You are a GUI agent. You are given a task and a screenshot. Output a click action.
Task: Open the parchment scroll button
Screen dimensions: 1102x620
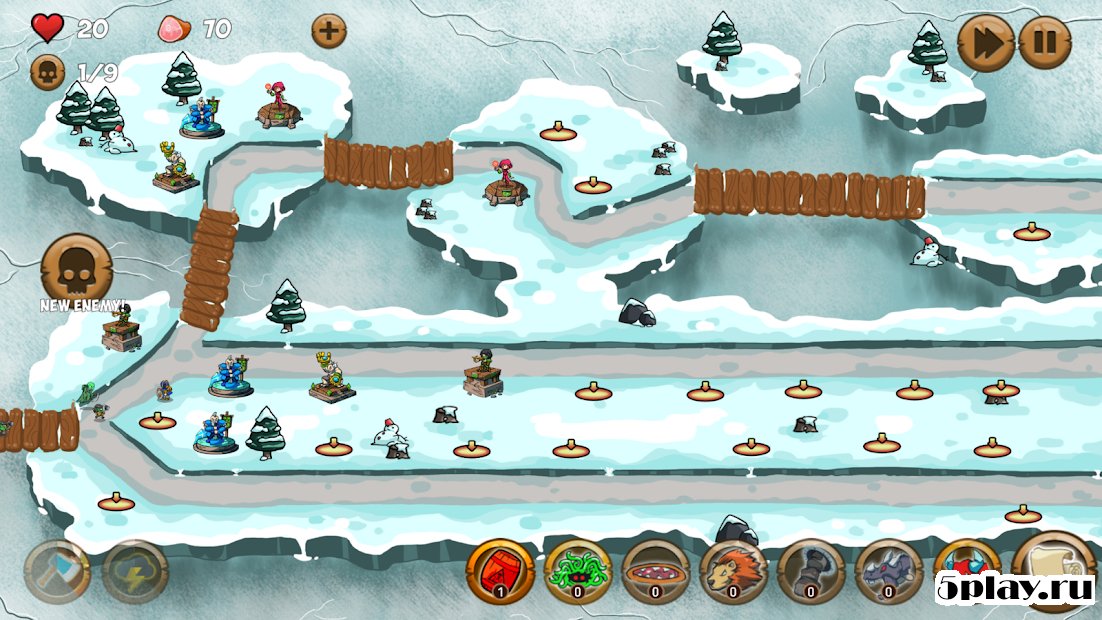click(1053, 565)
